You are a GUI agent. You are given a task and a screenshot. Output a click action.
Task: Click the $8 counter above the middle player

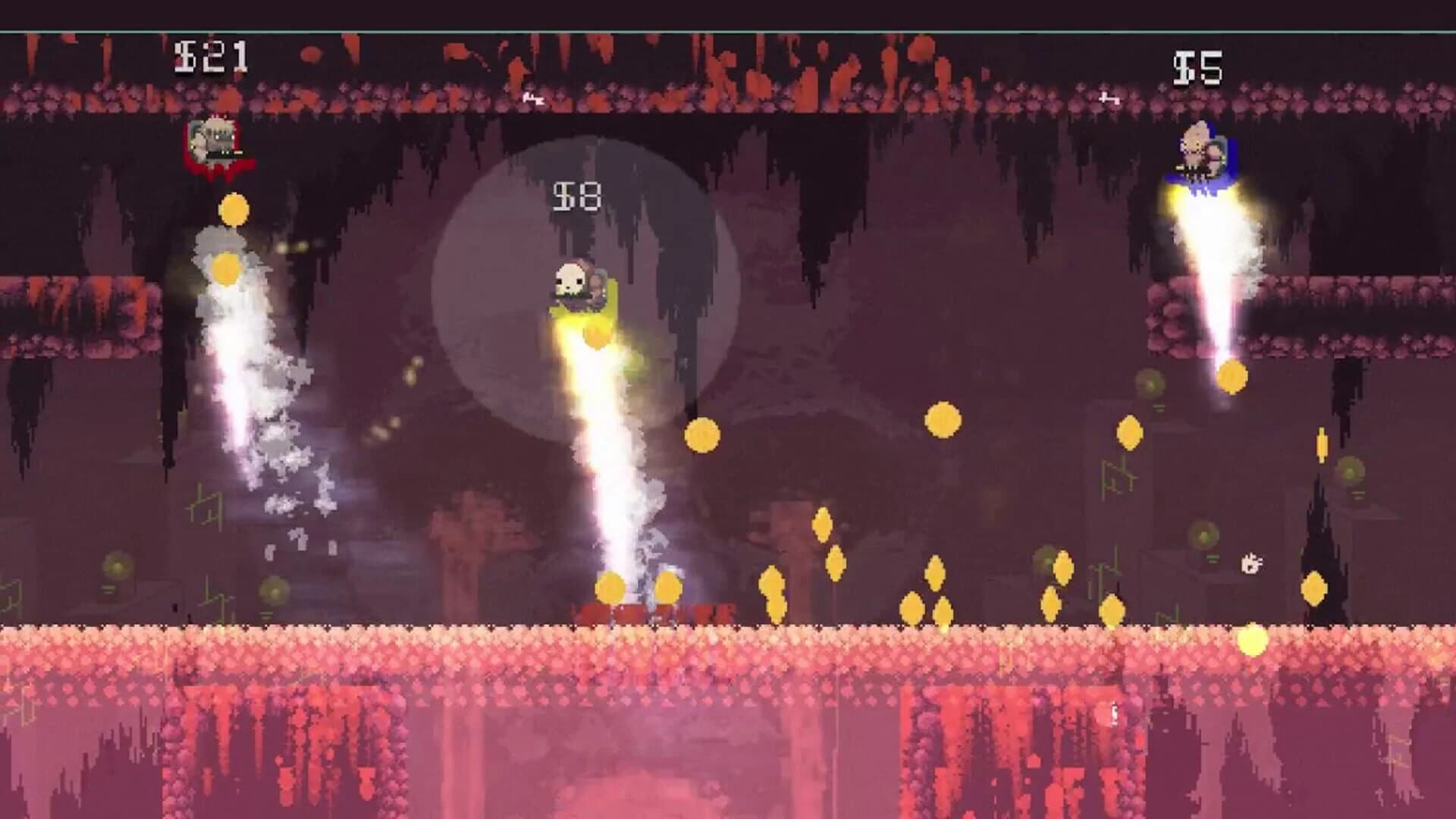click(578, 196)
